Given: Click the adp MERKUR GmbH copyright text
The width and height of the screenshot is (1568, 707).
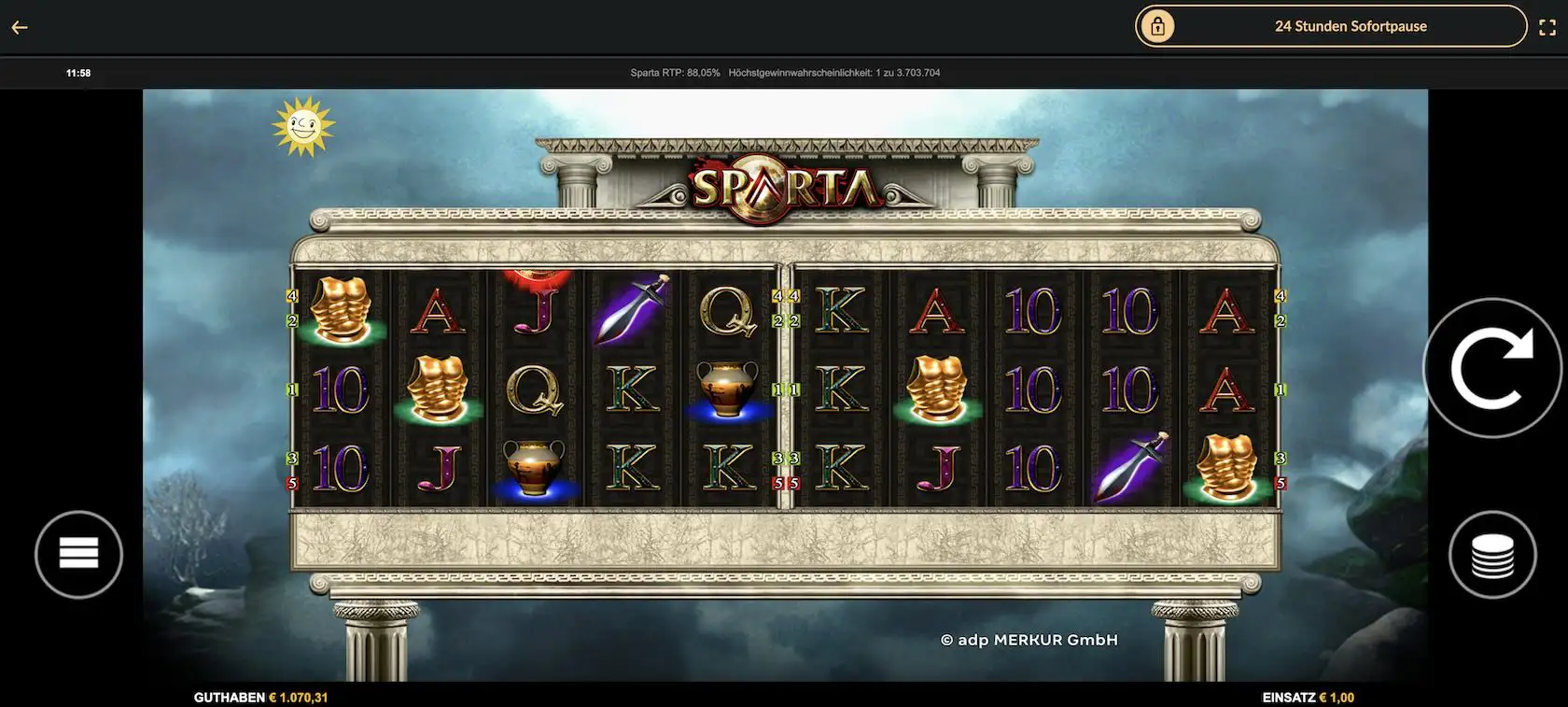Looking at the screenshot, I should click(1029, 639).
